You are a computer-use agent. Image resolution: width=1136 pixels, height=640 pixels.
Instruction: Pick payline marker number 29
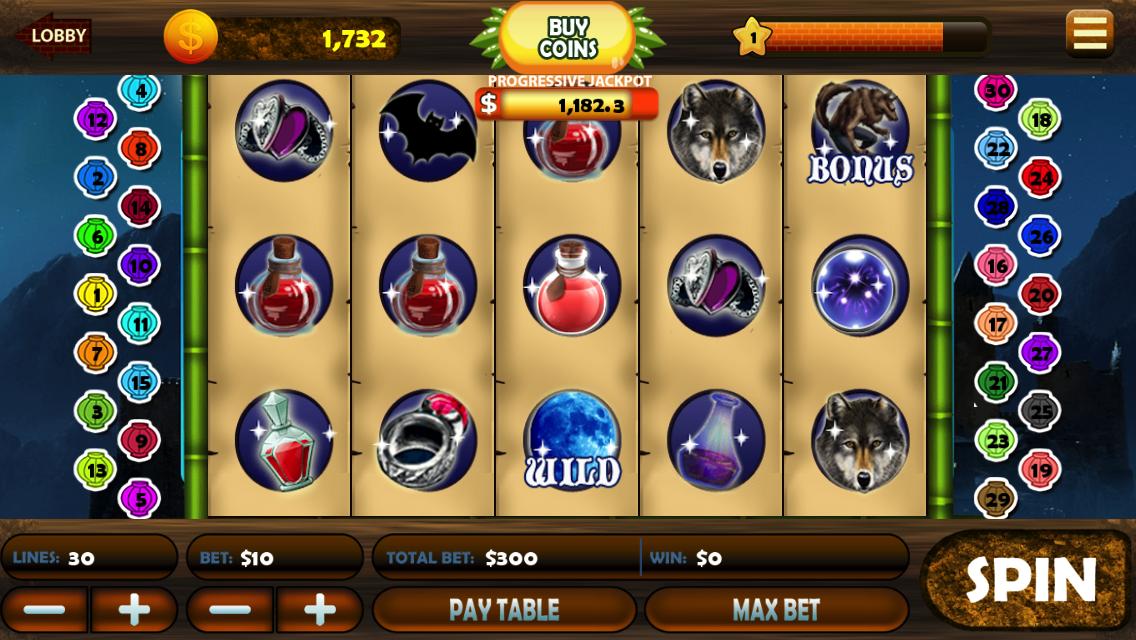[997, 498]
